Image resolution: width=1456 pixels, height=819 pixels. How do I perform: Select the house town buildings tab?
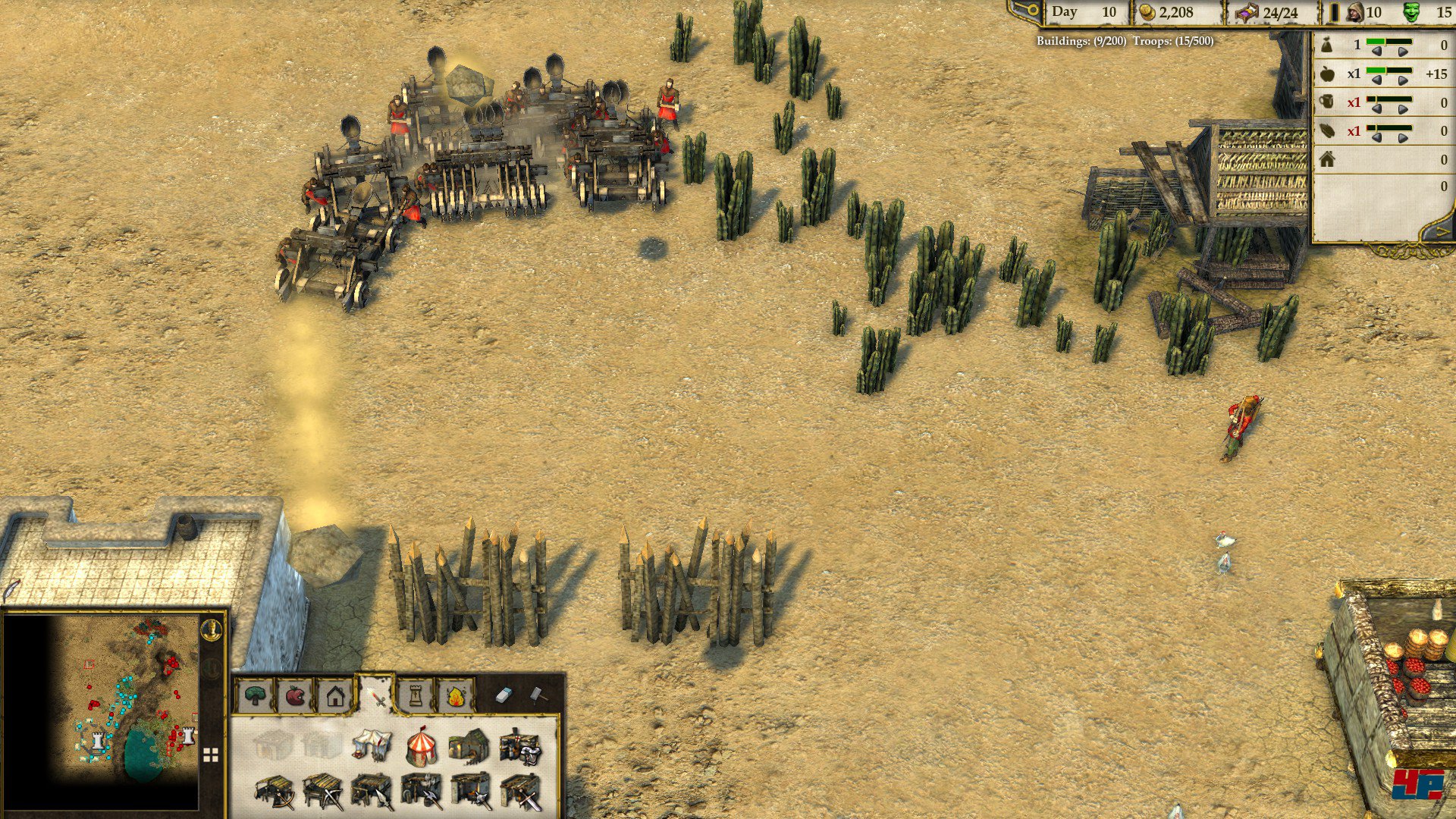point(335,695)
